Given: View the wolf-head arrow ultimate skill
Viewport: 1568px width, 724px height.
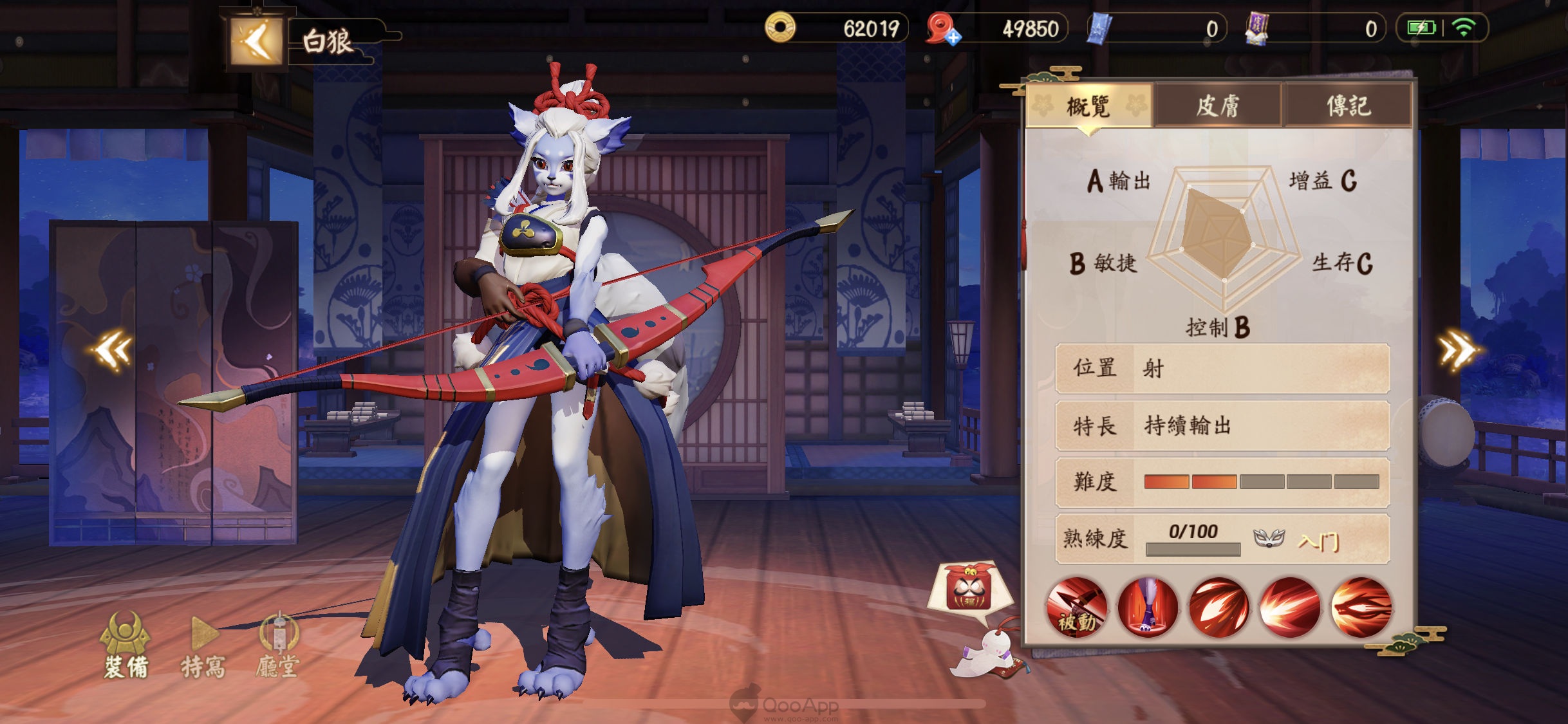Looking at the screenshot, I should click(1361, 608).
